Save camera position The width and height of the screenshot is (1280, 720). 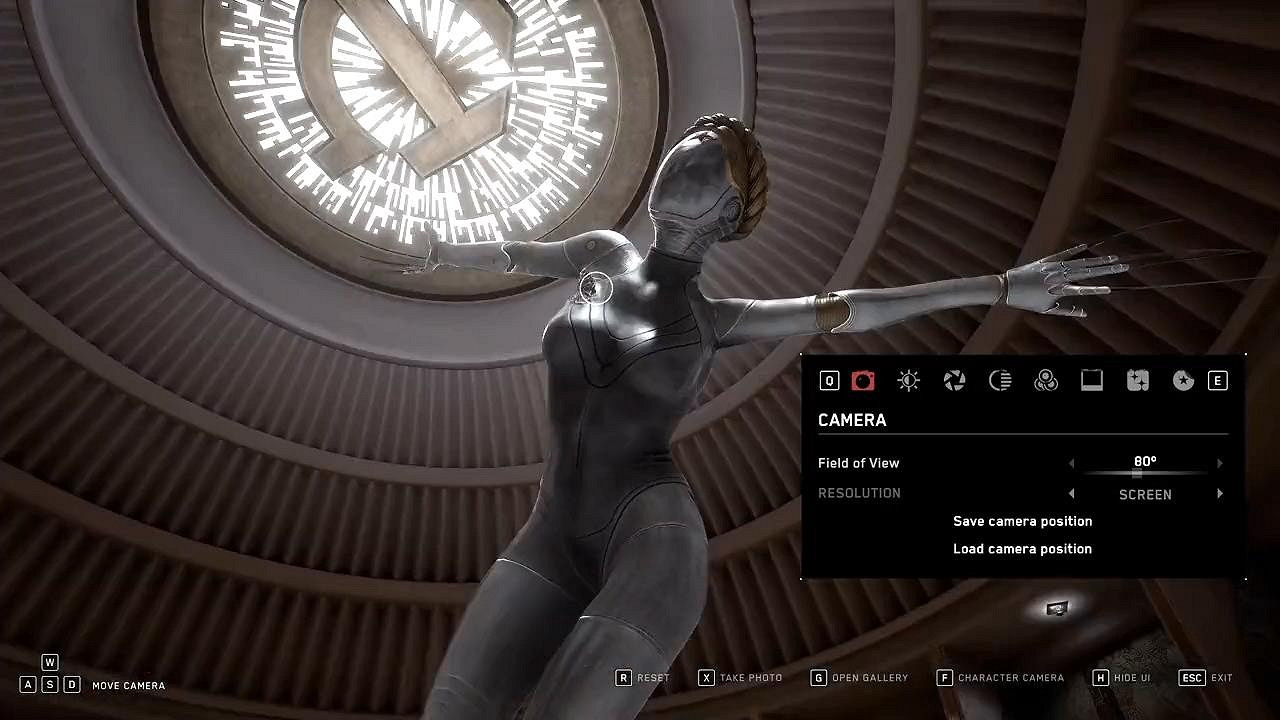pyautogui.click(x=1022, y=521)
